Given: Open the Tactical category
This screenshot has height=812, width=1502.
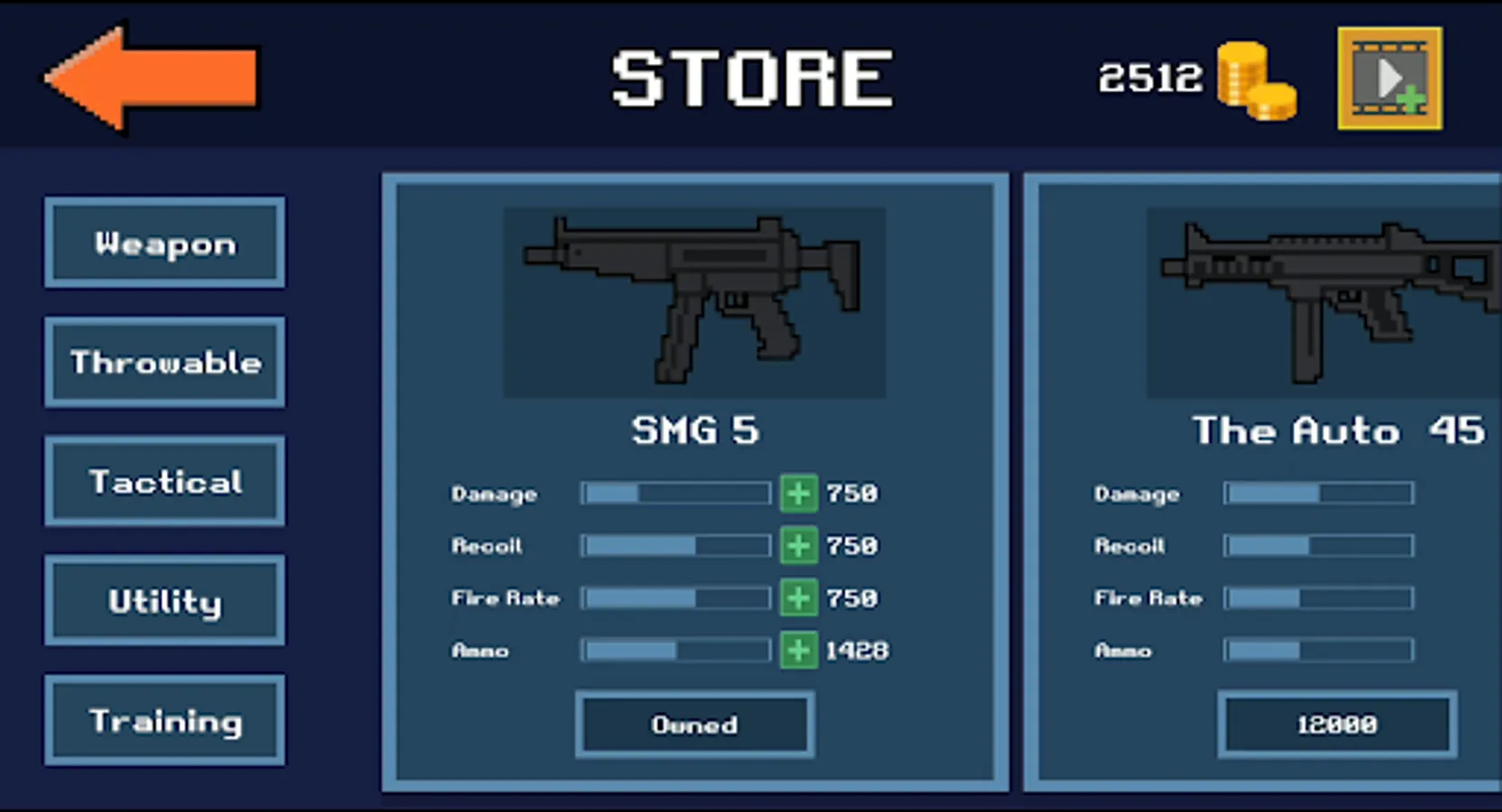Looking at the screenshot, I should click(165, 481).
